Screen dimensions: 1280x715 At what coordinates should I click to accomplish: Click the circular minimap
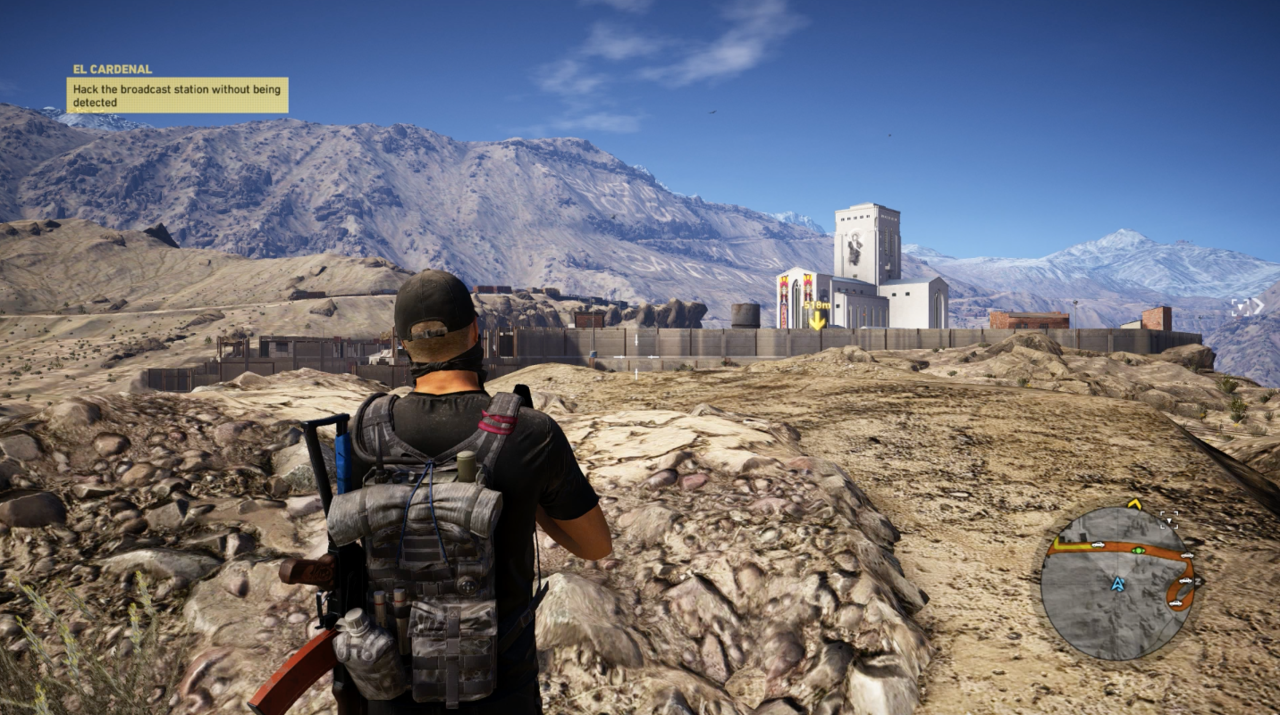pos(1117,582)
